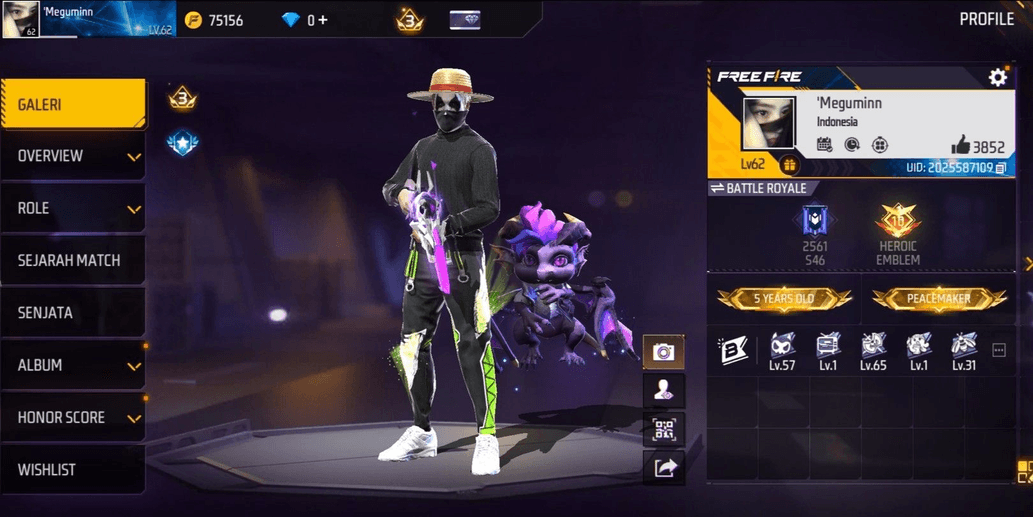Show more skills with ellipsis button

coord(998,350)
